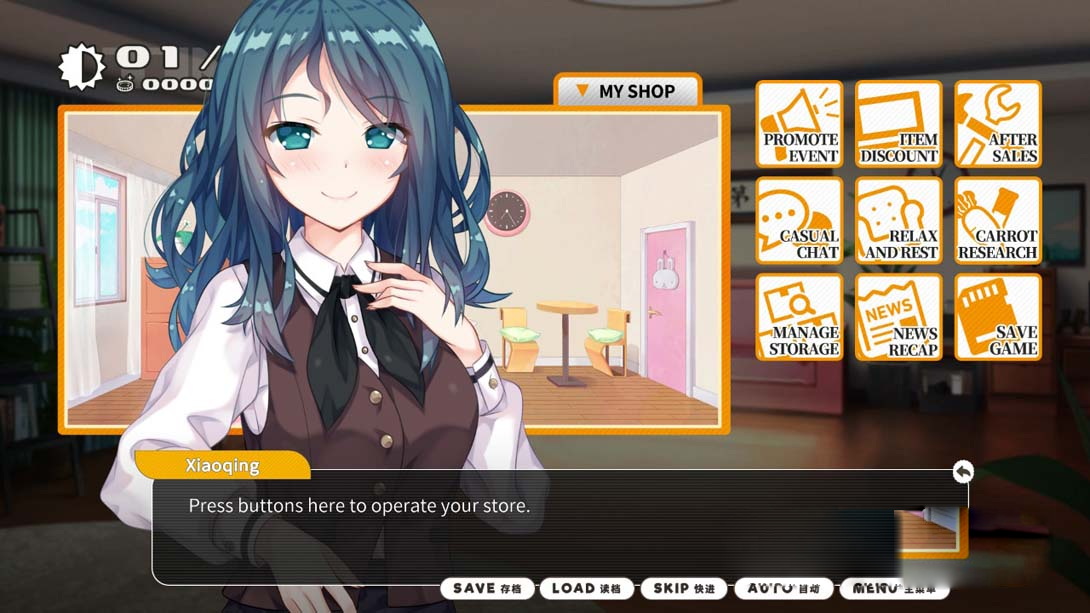The height and width of the screenshot is (613, 1090).
Task: Click the SAVE button under the dialogue
Action: tap(488, 589)
